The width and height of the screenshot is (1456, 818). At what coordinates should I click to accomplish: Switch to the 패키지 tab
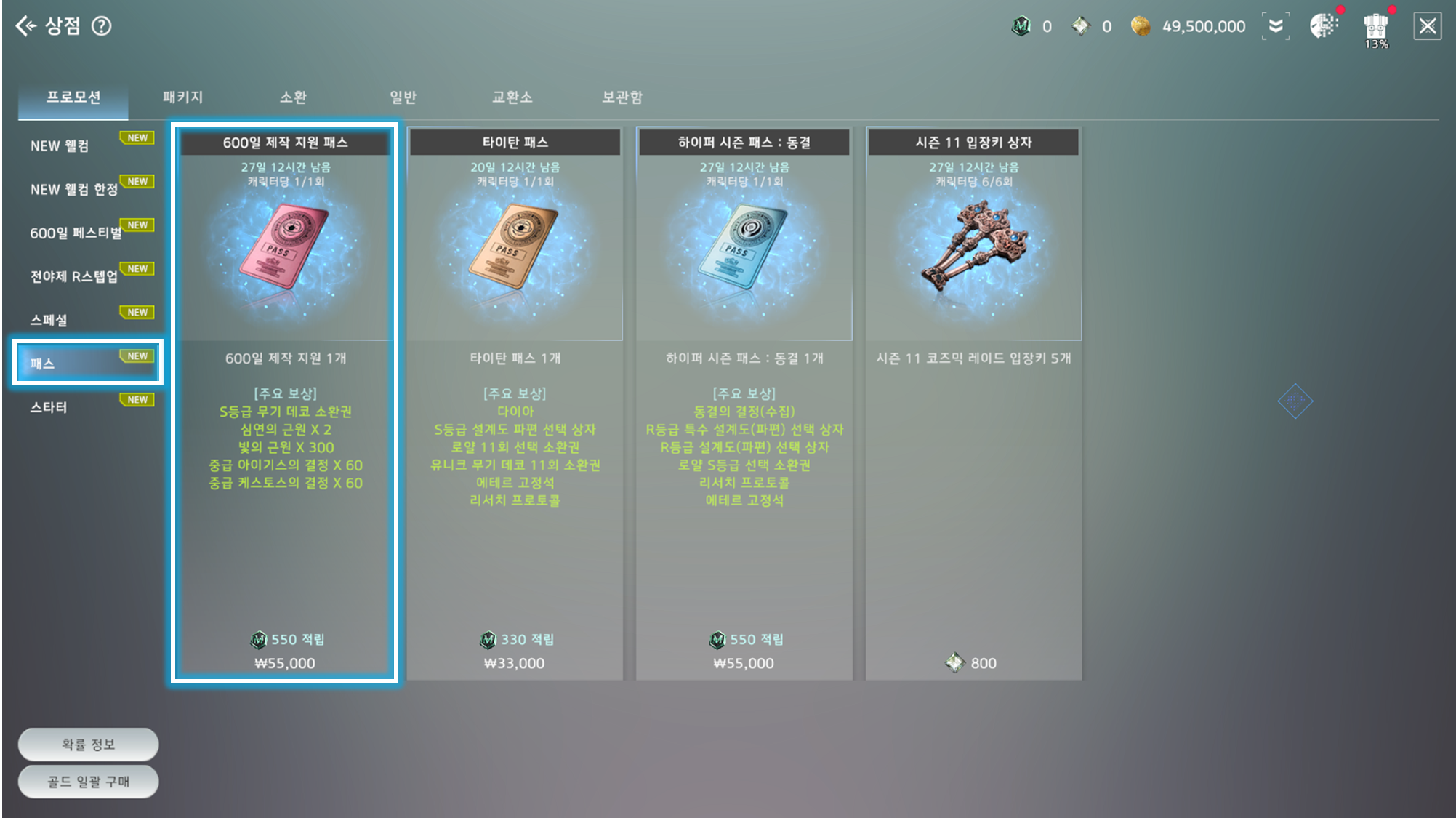coord(184,96)
